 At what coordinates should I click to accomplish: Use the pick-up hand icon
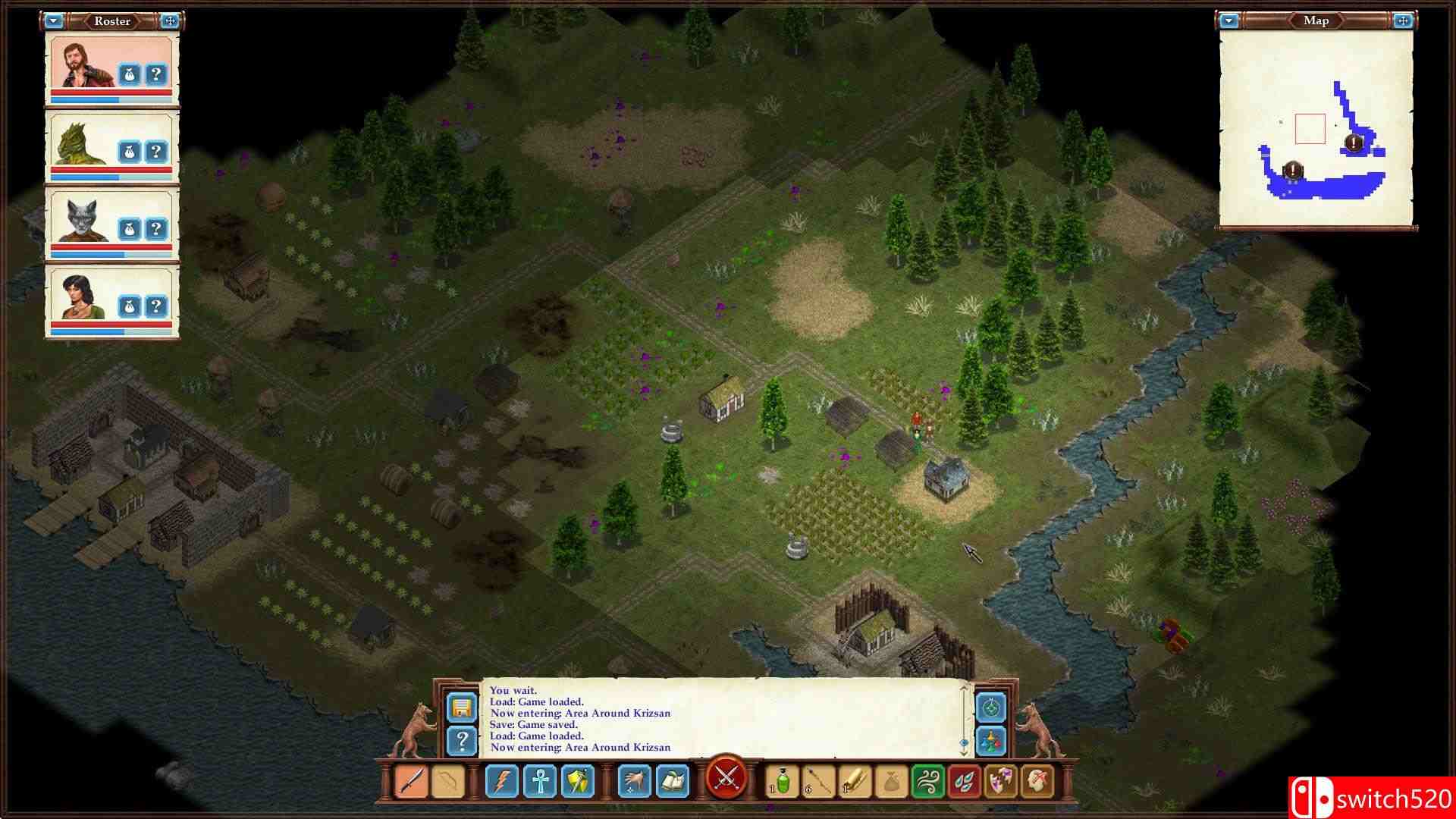click(635, 782)
